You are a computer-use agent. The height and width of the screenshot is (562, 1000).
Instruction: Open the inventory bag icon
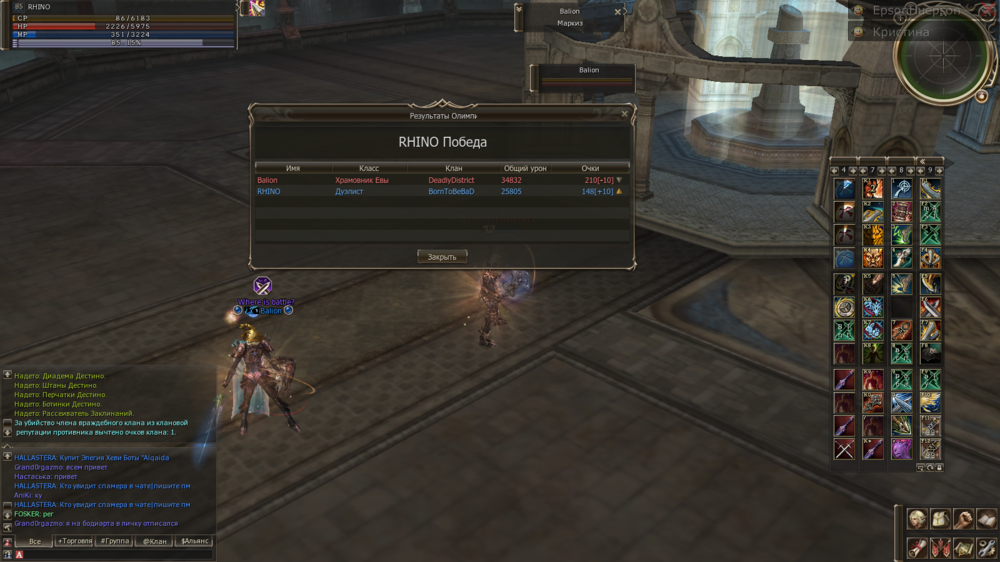tap(940, 519)
